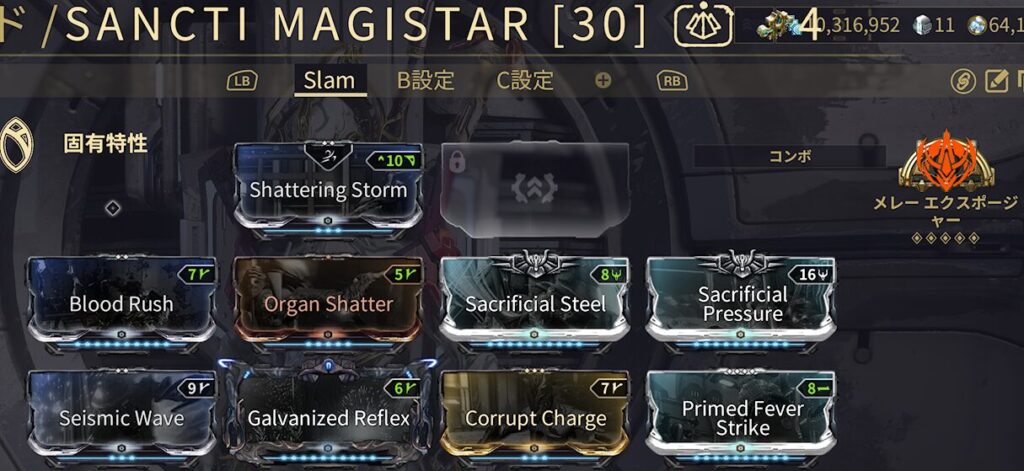1024x471 pixels.
Task: Click the Corrupt Charge mod
Action: click(x=535, y=416)
